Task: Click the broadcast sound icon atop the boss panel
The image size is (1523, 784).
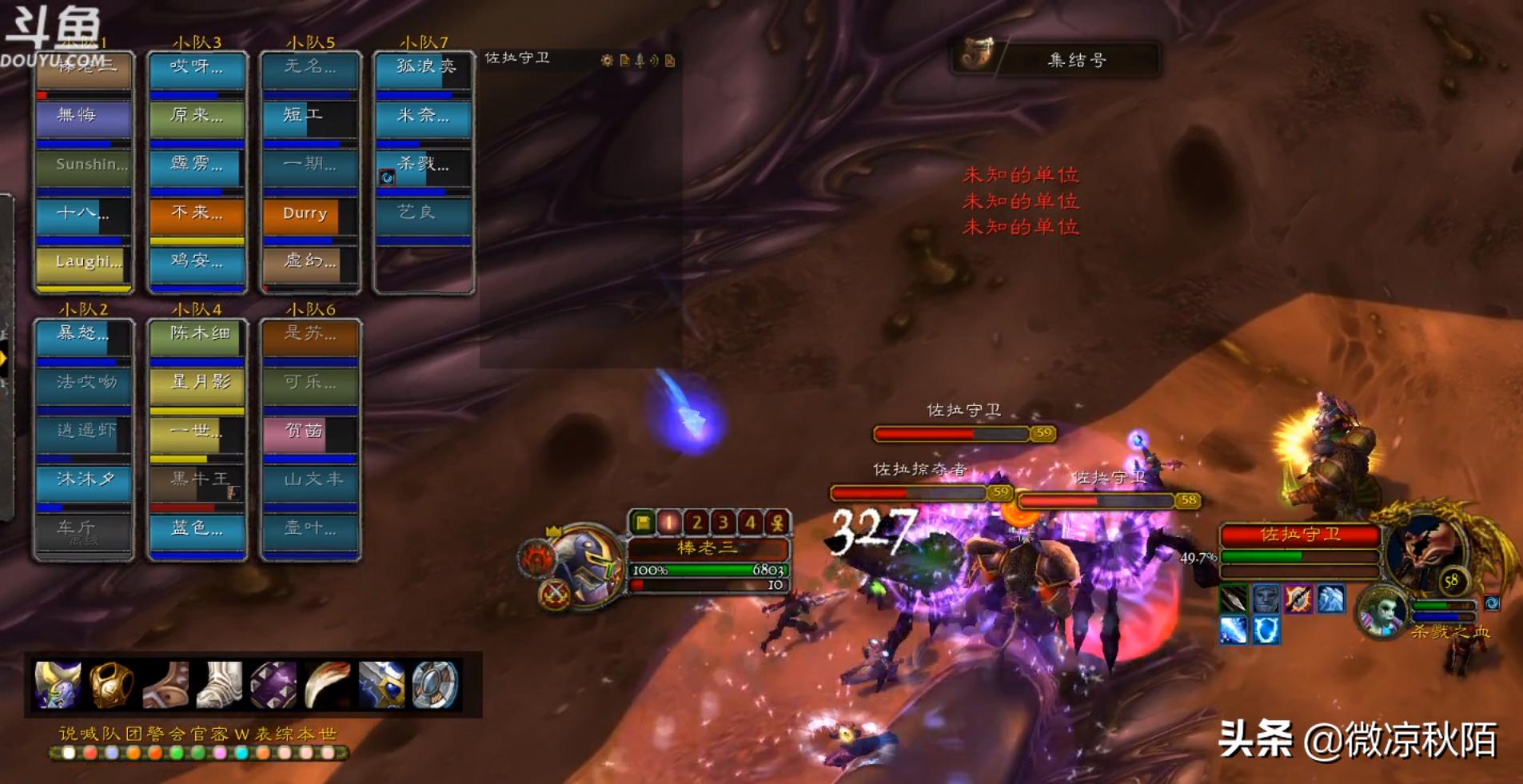Action: (652, 60)
